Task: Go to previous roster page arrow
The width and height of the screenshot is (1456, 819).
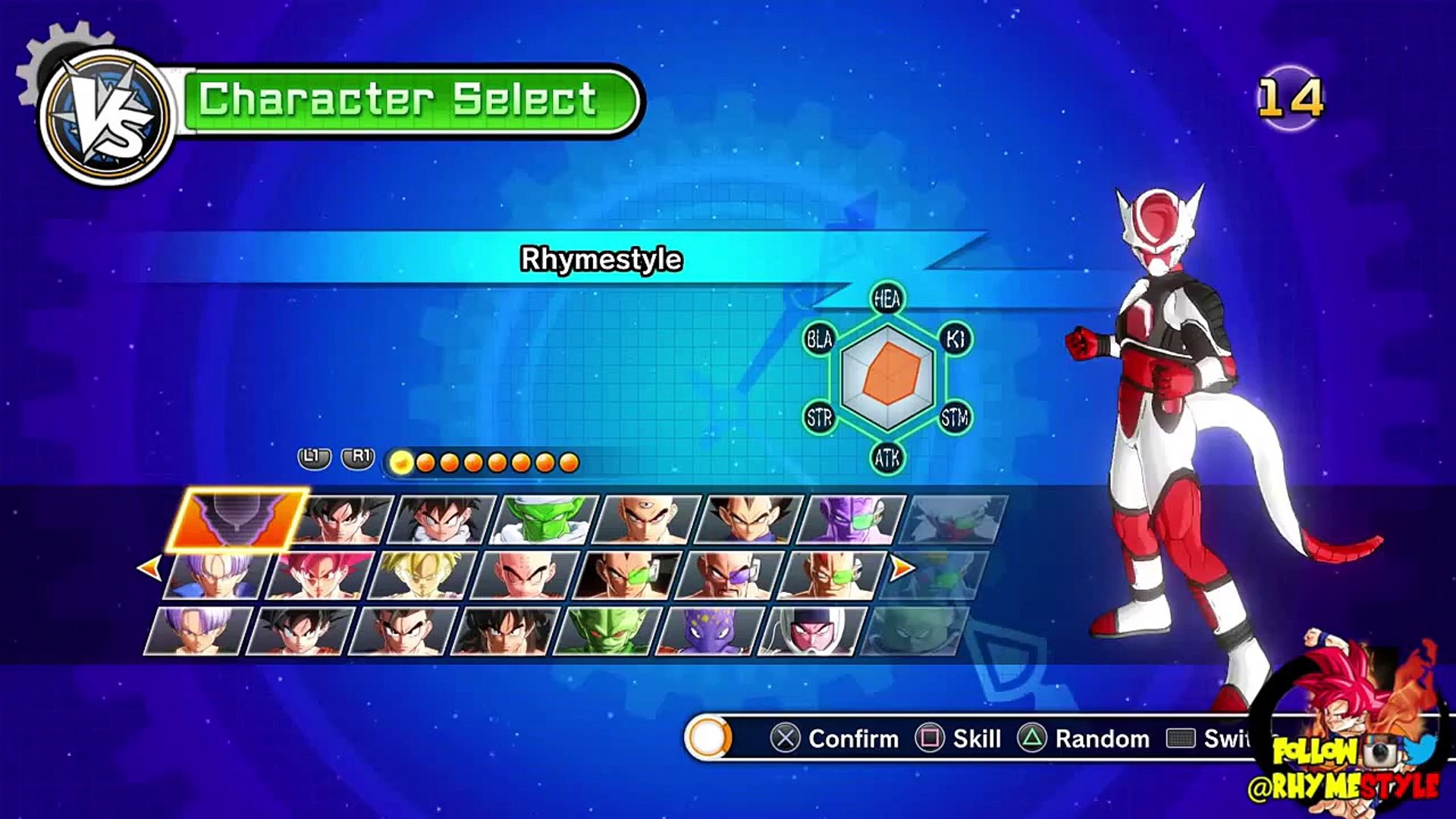Action: pyautogui.click(x=149, y=567)
